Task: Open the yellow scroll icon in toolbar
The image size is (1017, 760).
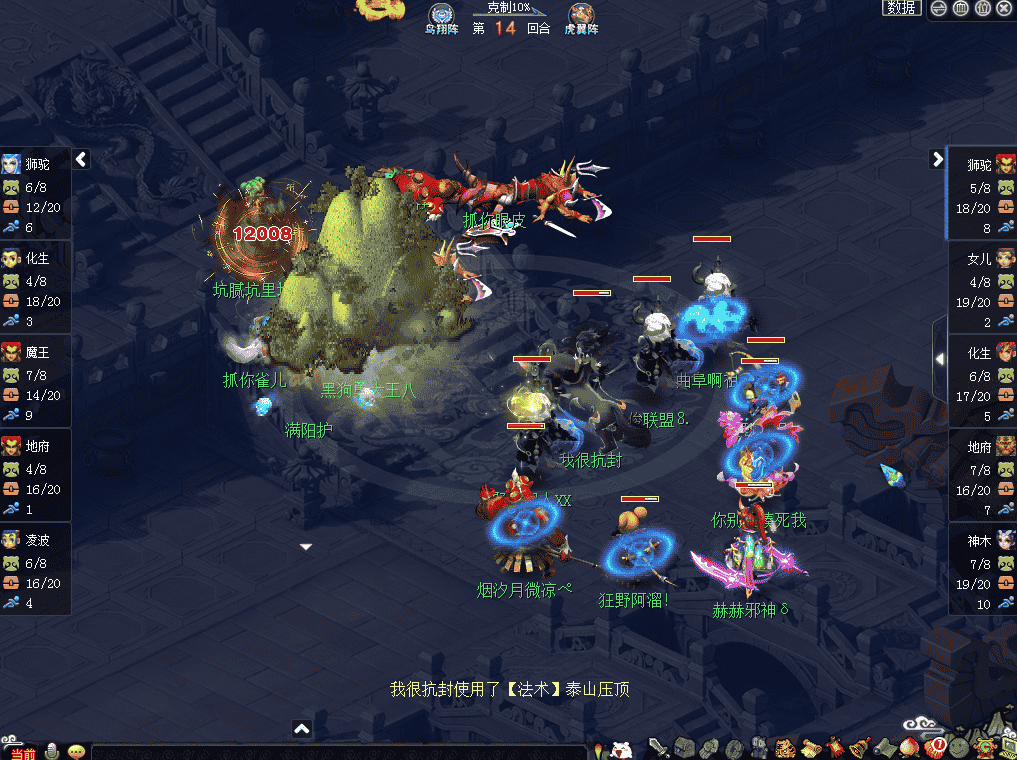Action: [x=811, y=747]
